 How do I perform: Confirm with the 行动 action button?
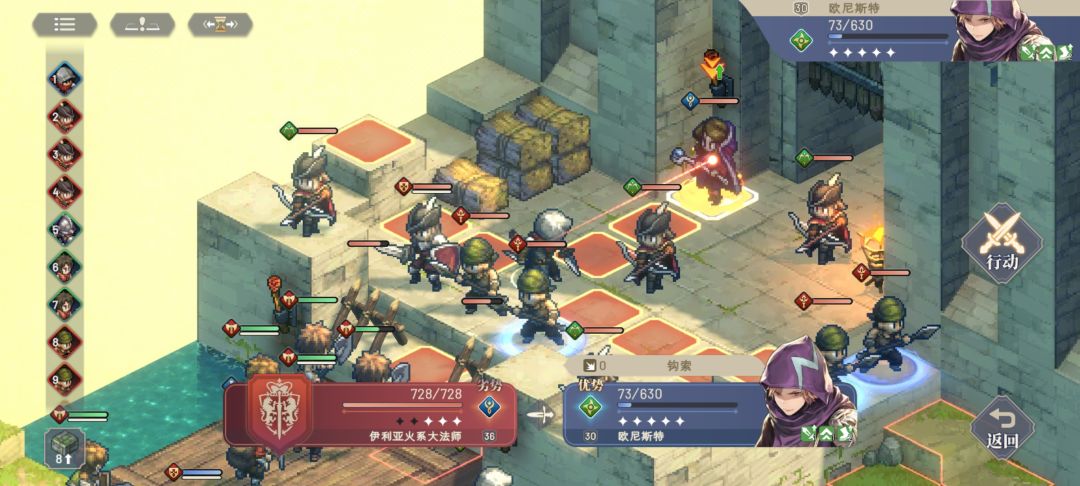click(x=1001, y=244)
